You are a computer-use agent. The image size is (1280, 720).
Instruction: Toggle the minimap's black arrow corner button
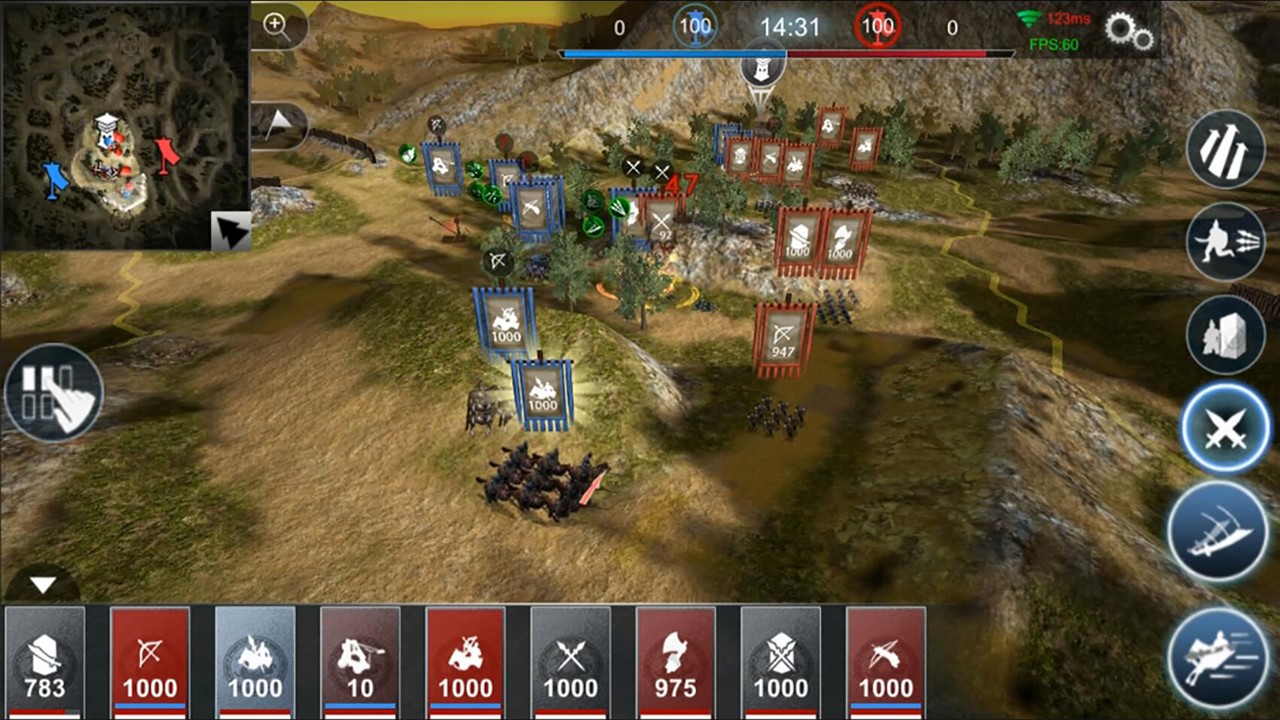click(x=231, y=232)
